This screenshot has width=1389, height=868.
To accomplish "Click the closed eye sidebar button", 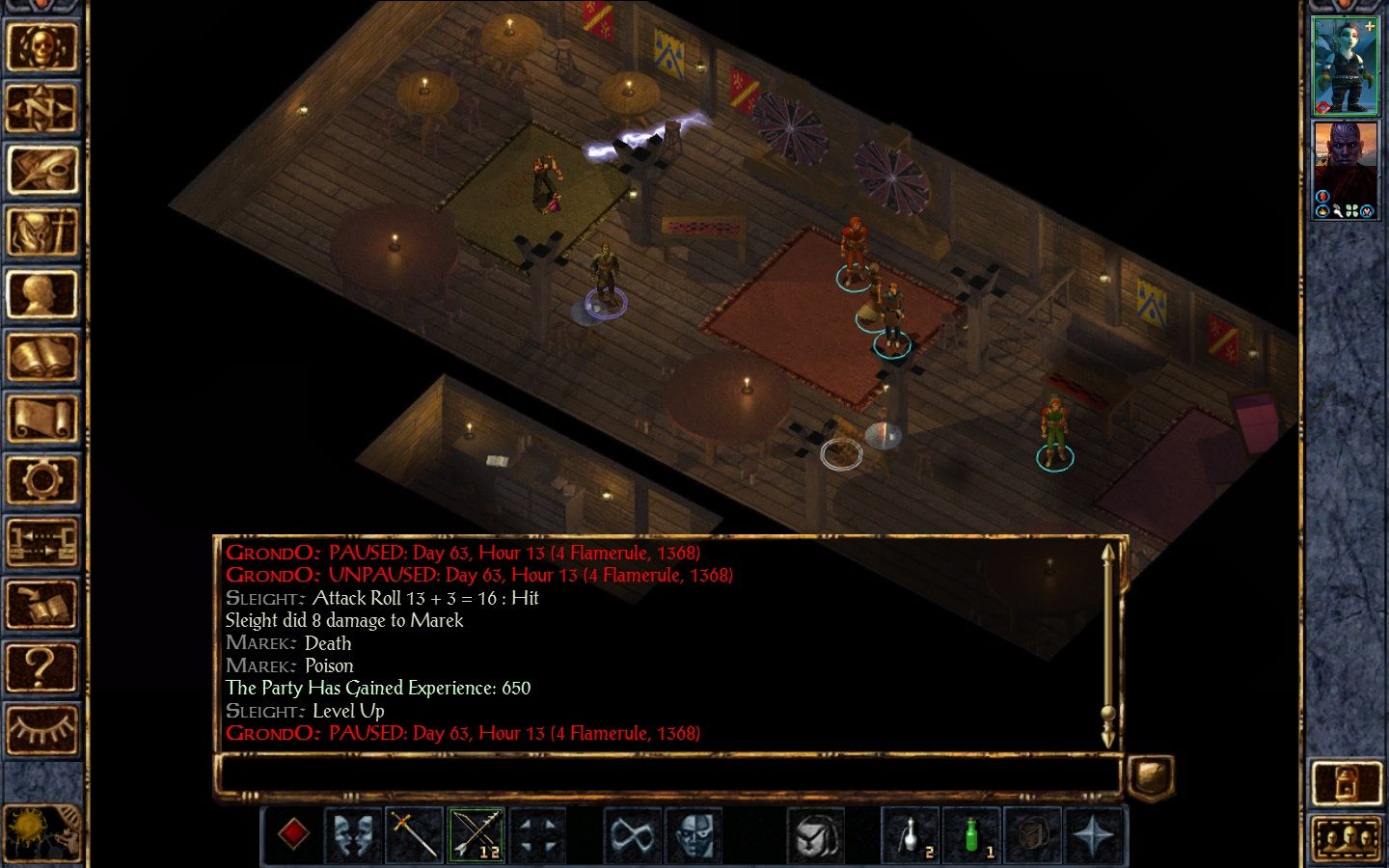I will pyautogui.click(x=41, y=728).
